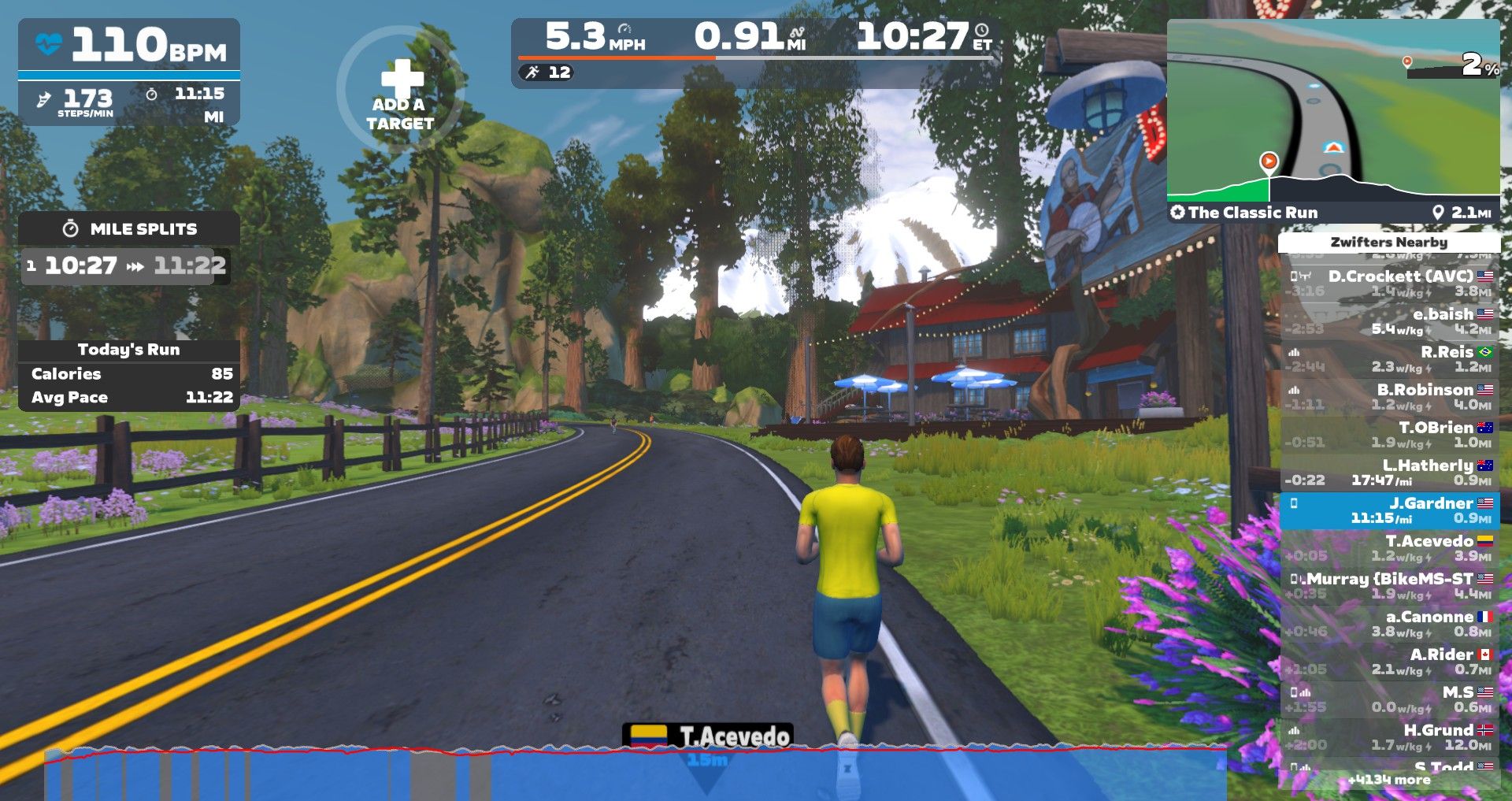1512x801 pixels.
Task: Pick H.Grund from Zwifters Nearby
Action: pyautogui.click(x=1390, y=736)
